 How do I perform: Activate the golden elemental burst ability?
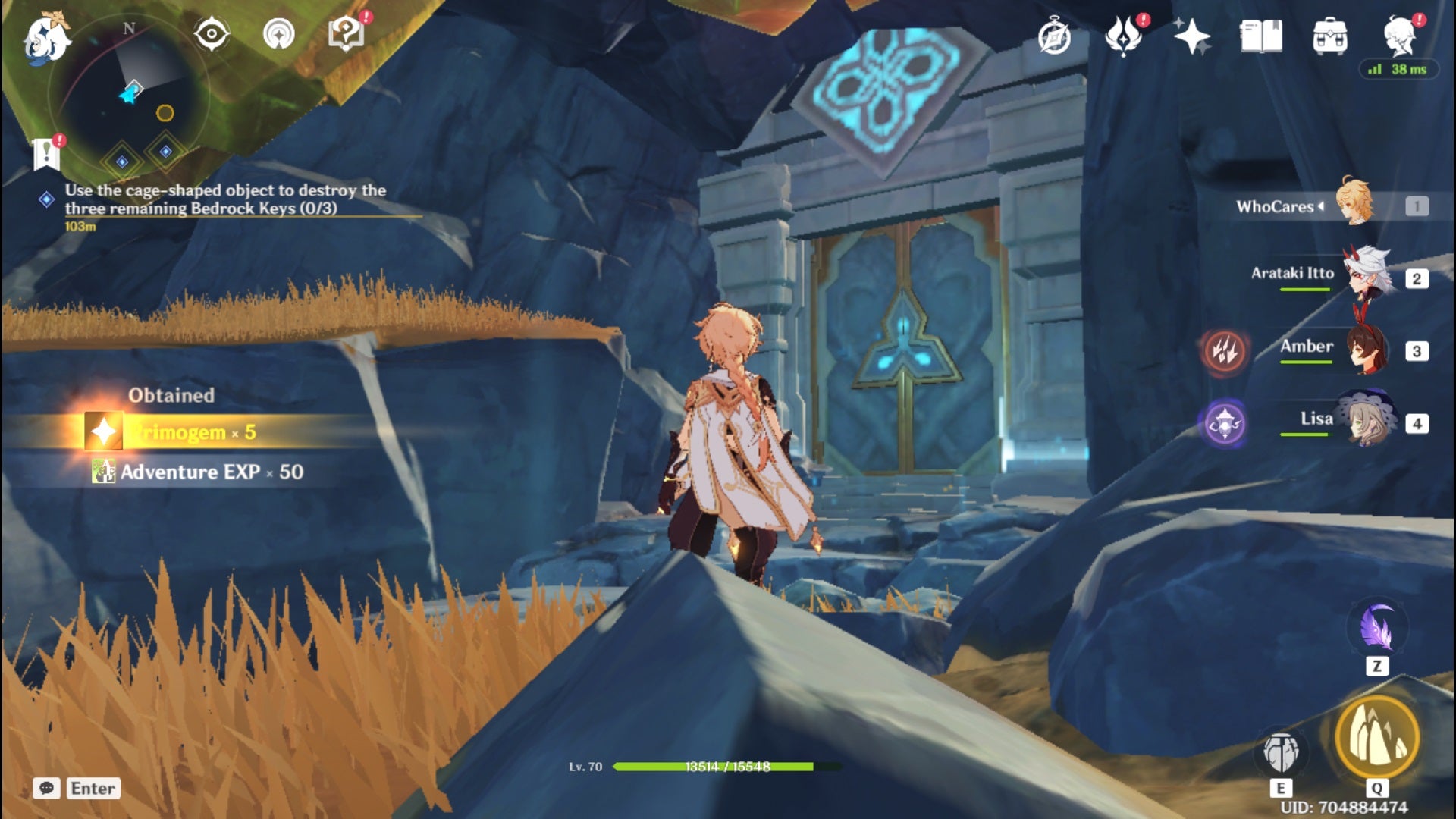click(1376, 737)
